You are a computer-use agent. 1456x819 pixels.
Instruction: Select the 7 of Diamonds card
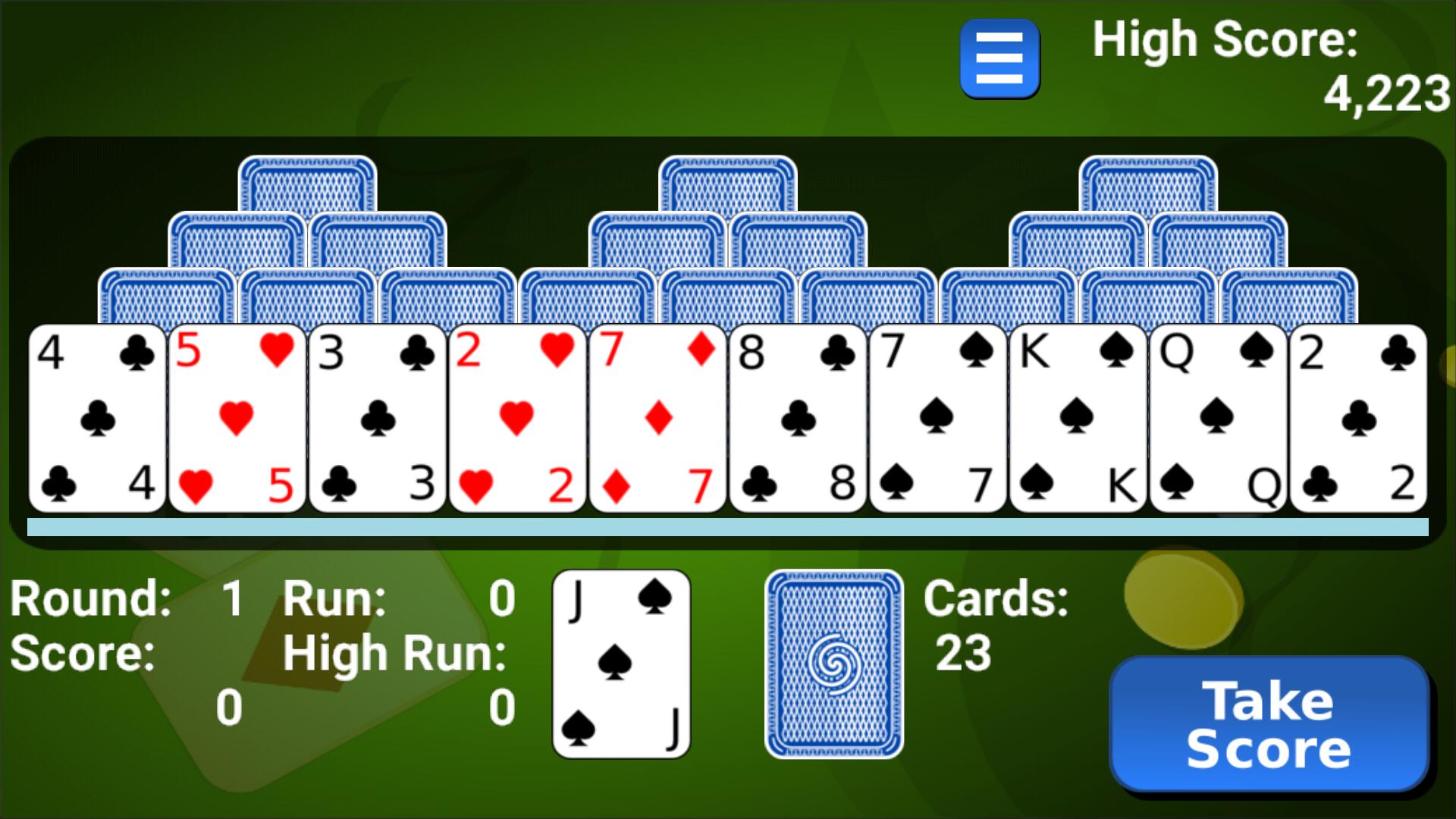point(658,417)
